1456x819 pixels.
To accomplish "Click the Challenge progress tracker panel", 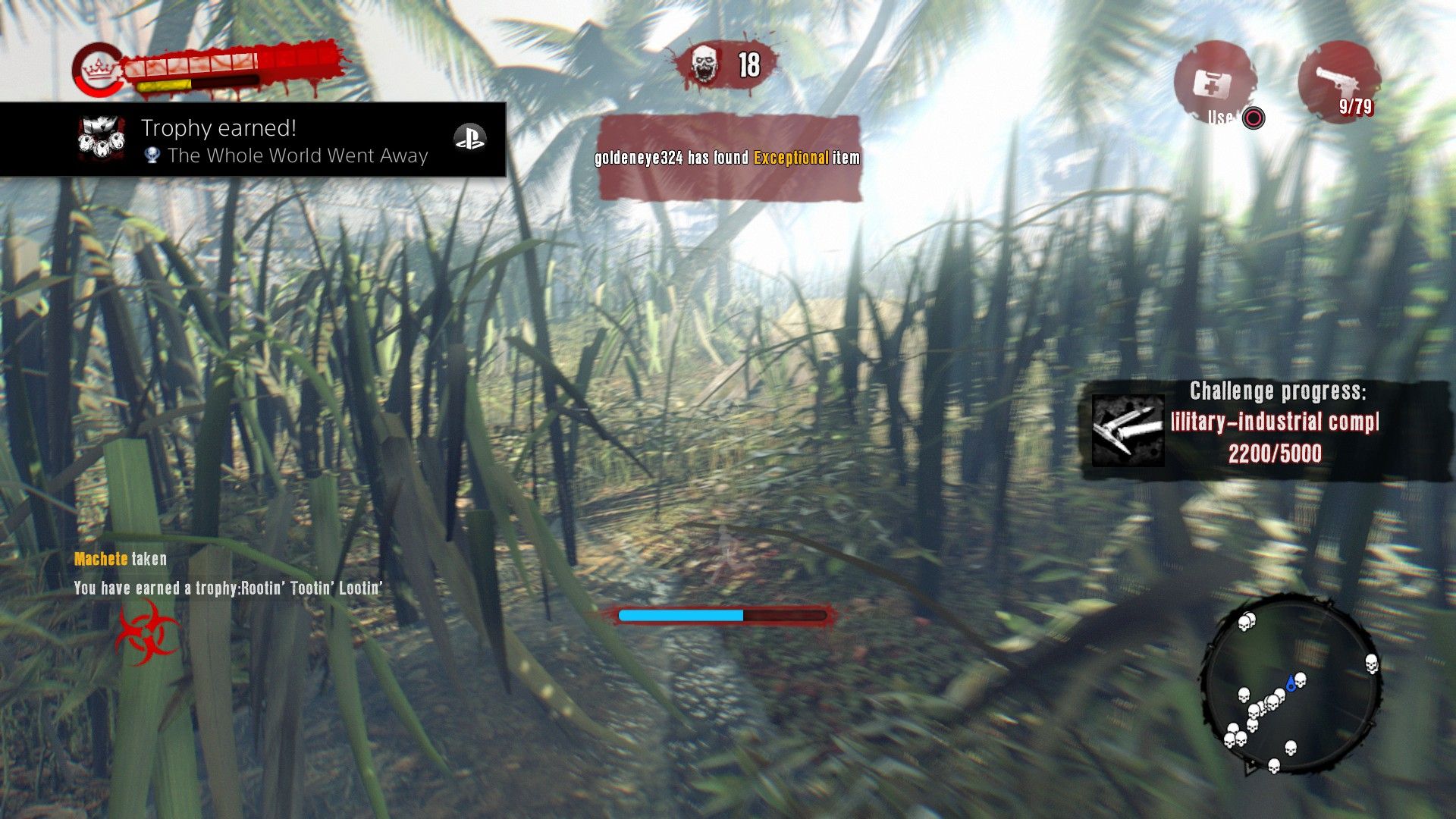I will coord(1265,430).
